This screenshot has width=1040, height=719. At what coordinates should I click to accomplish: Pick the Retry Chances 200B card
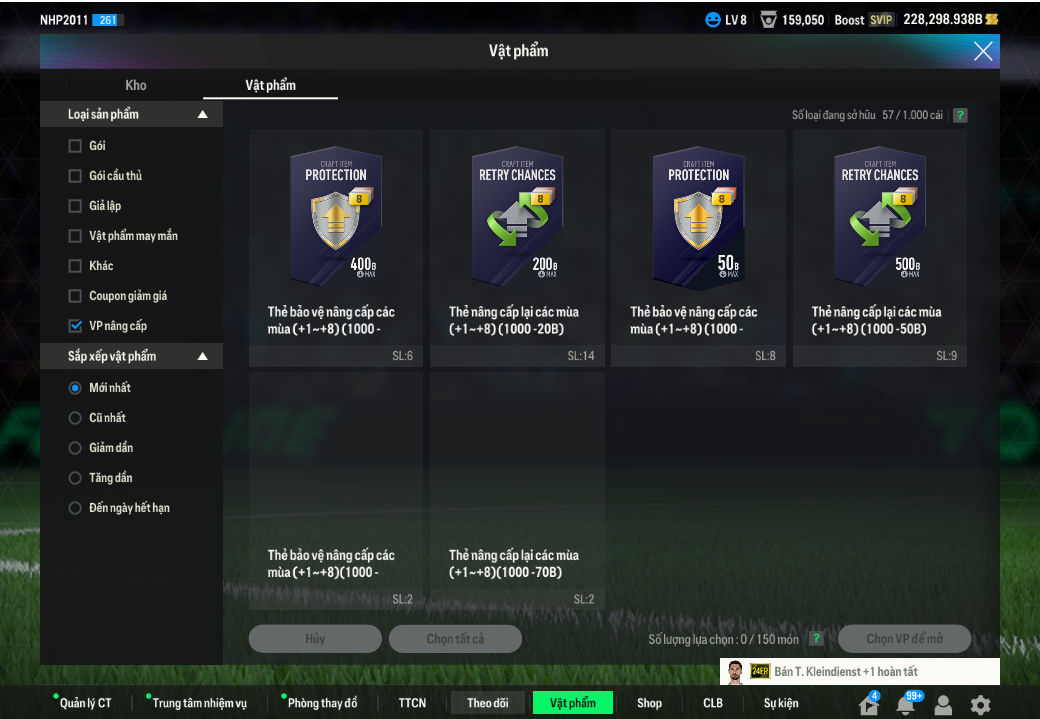point(517,247)
